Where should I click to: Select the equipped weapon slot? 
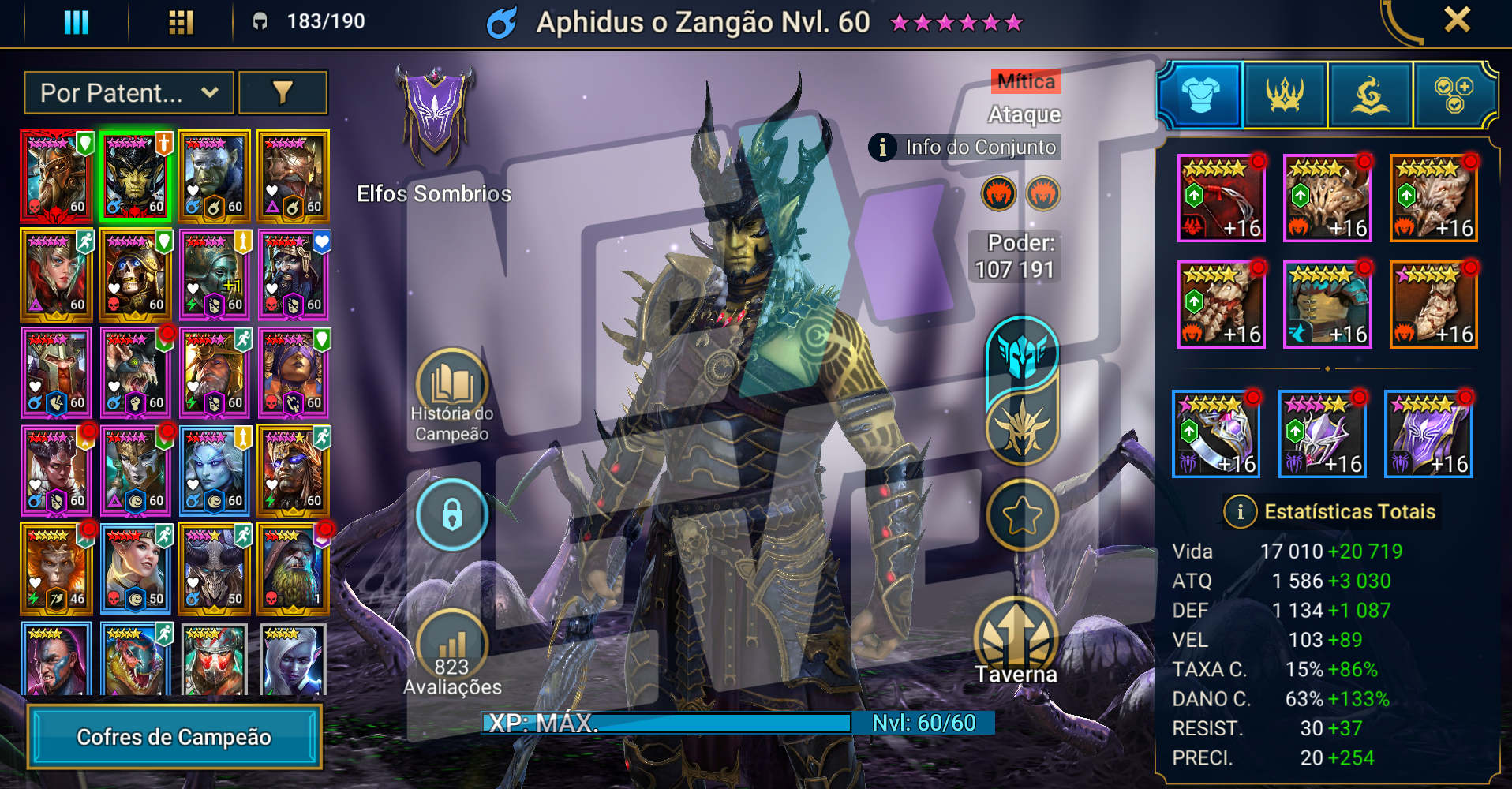pos(1222,198)
